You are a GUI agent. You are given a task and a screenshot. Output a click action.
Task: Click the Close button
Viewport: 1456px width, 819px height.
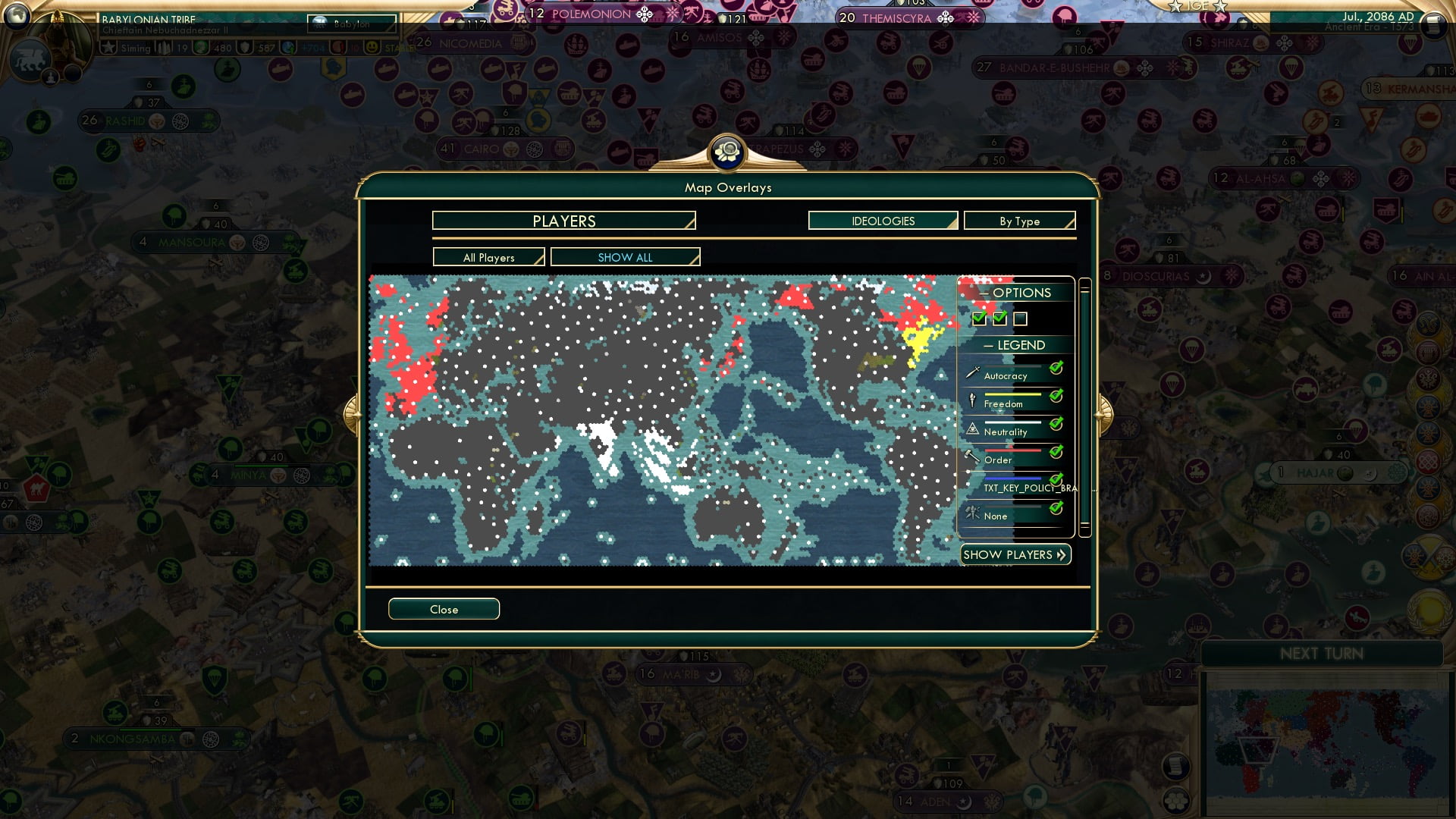pos(444,609)
